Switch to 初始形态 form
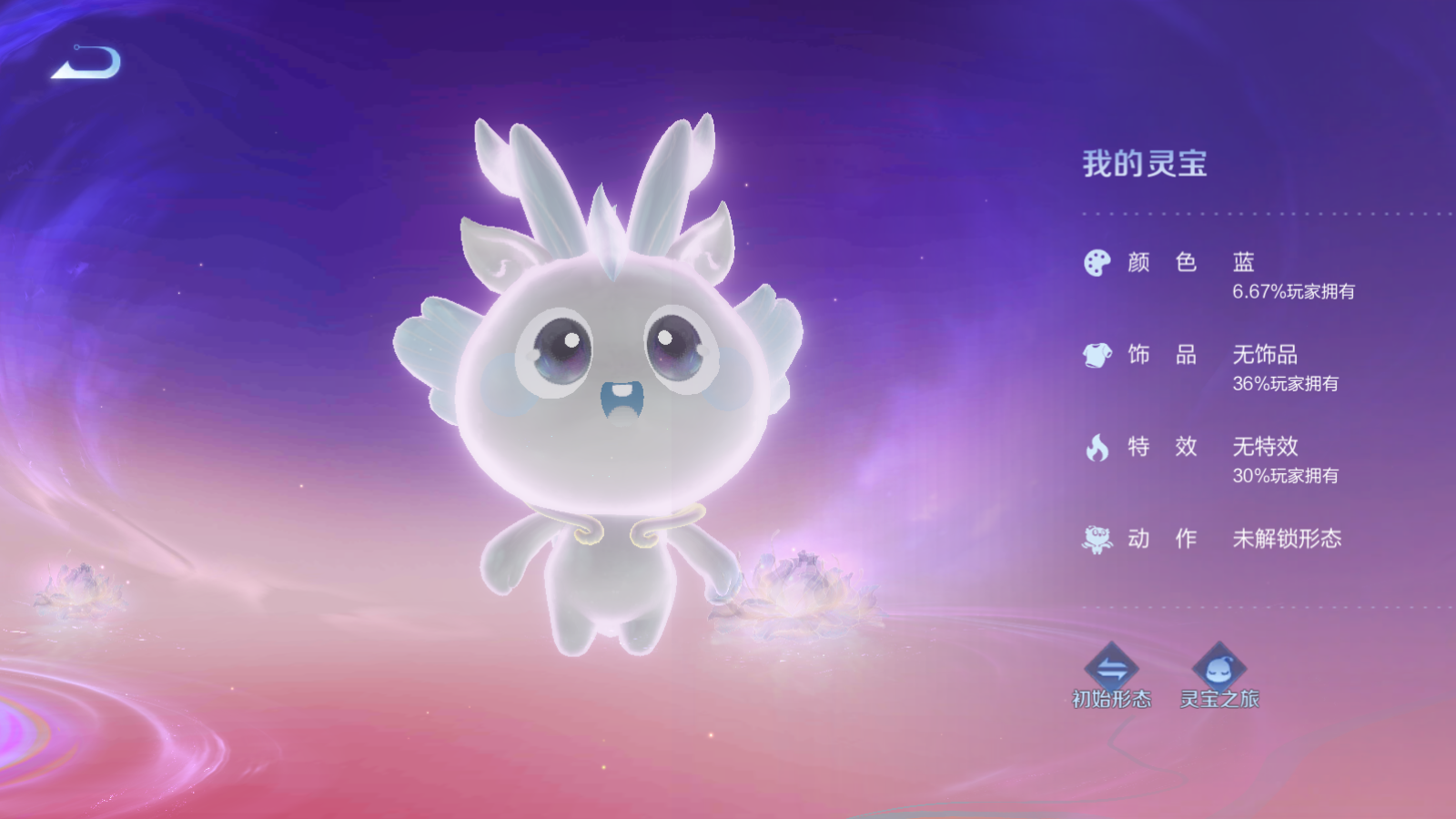This screenshot has height=819, width=1456. pos(1111,676)
